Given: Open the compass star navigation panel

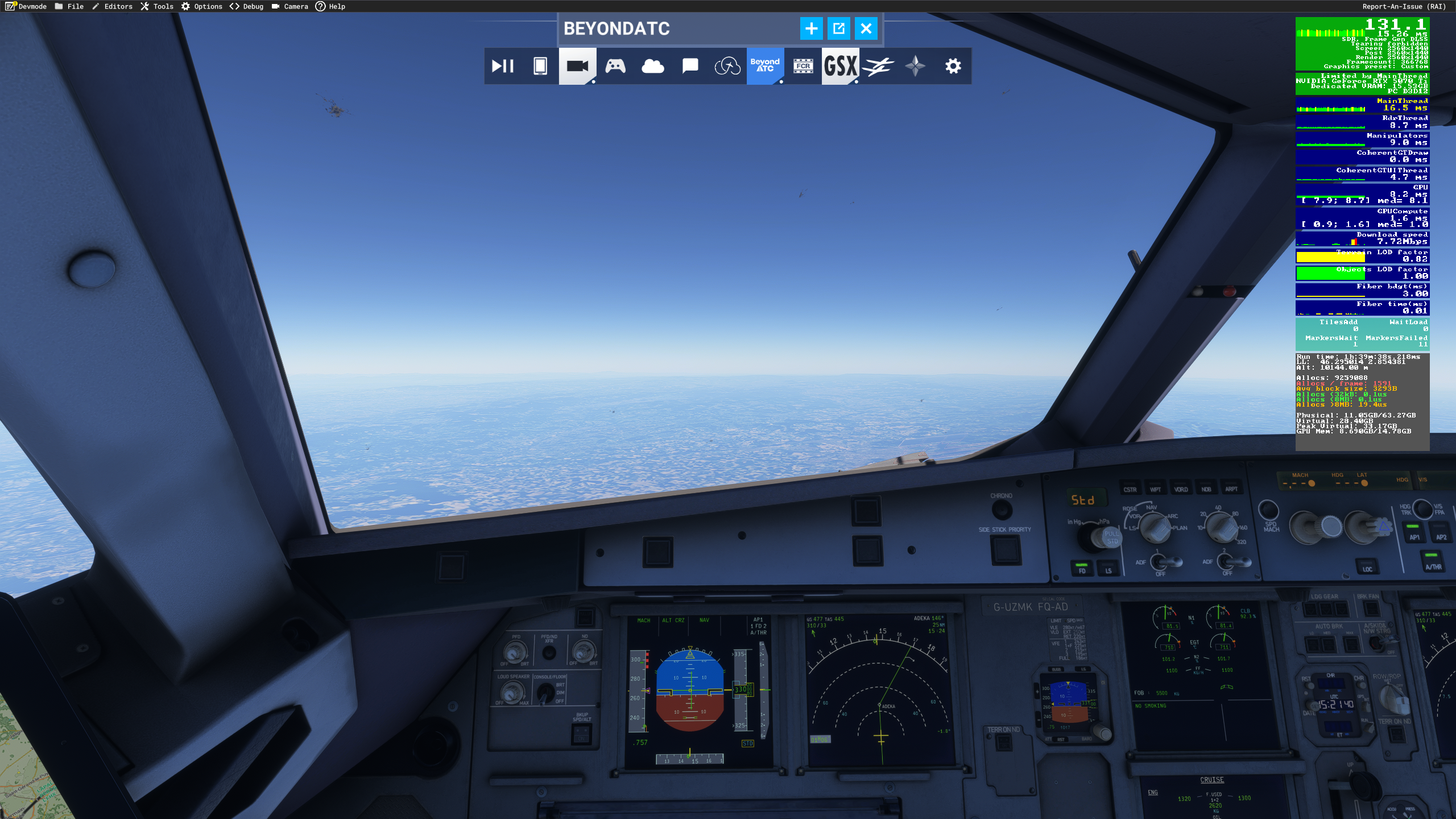Looking at the screenshot, I should (915, 67).
